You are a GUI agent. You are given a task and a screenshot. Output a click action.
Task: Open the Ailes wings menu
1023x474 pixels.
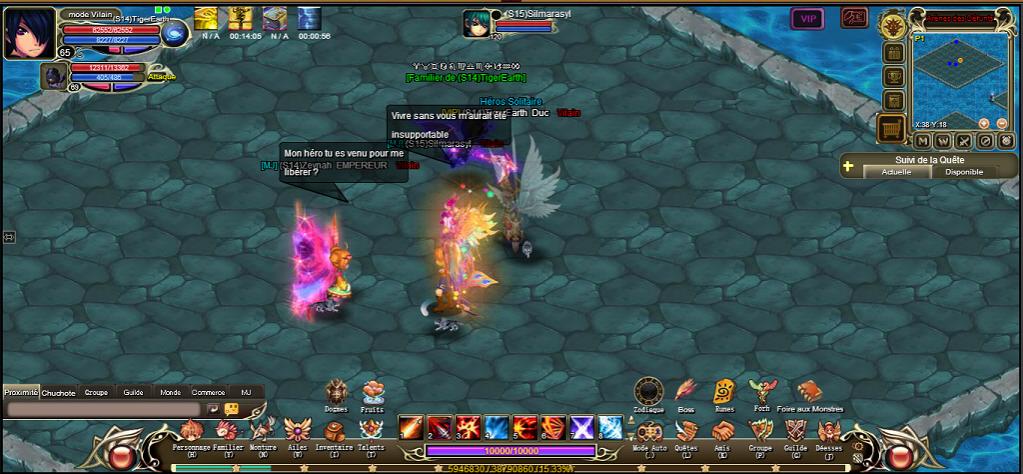[x=298, y=430]
